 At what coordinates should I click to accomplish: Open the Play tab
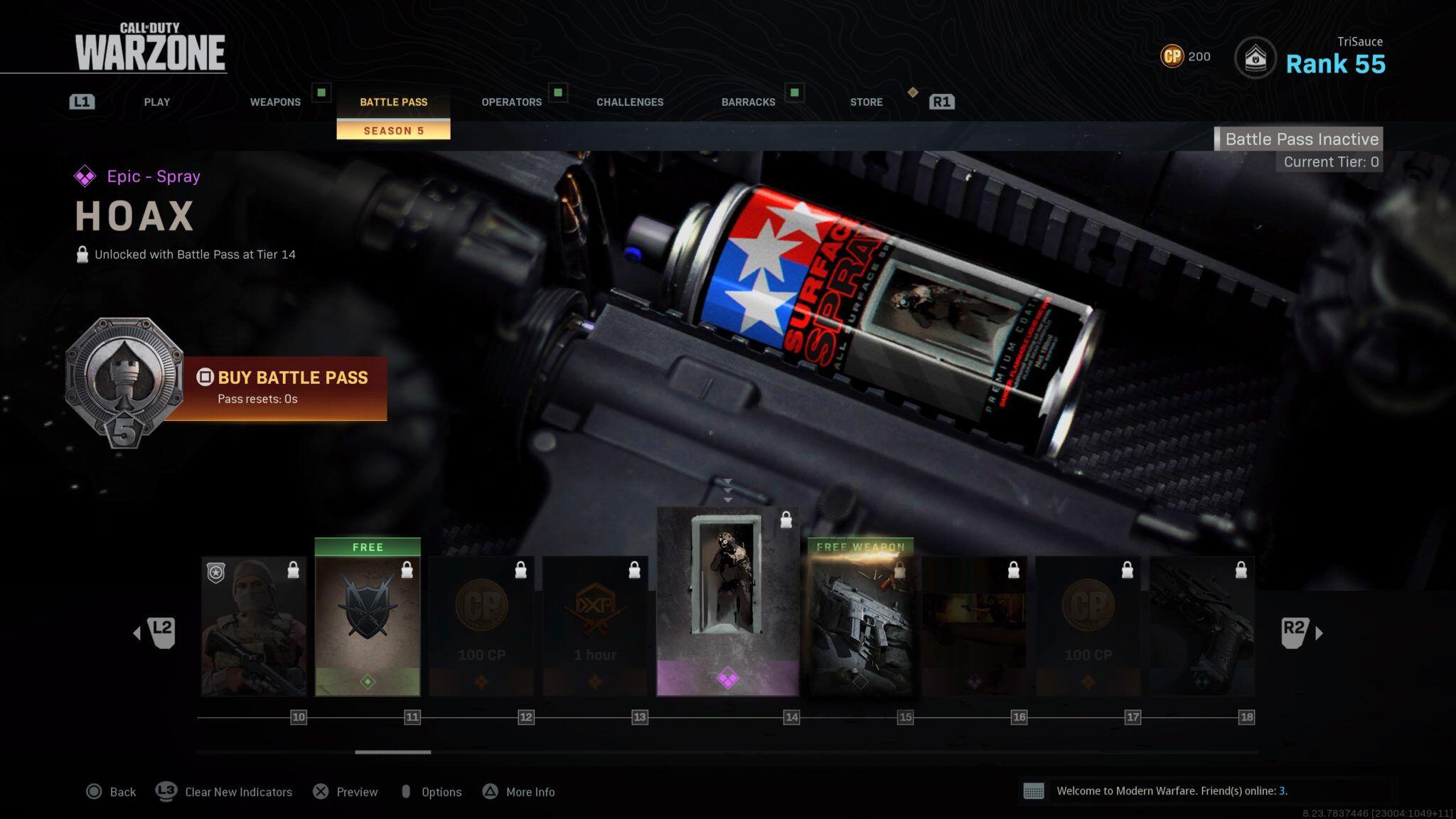pyautogui.click(x=156, y=102)
